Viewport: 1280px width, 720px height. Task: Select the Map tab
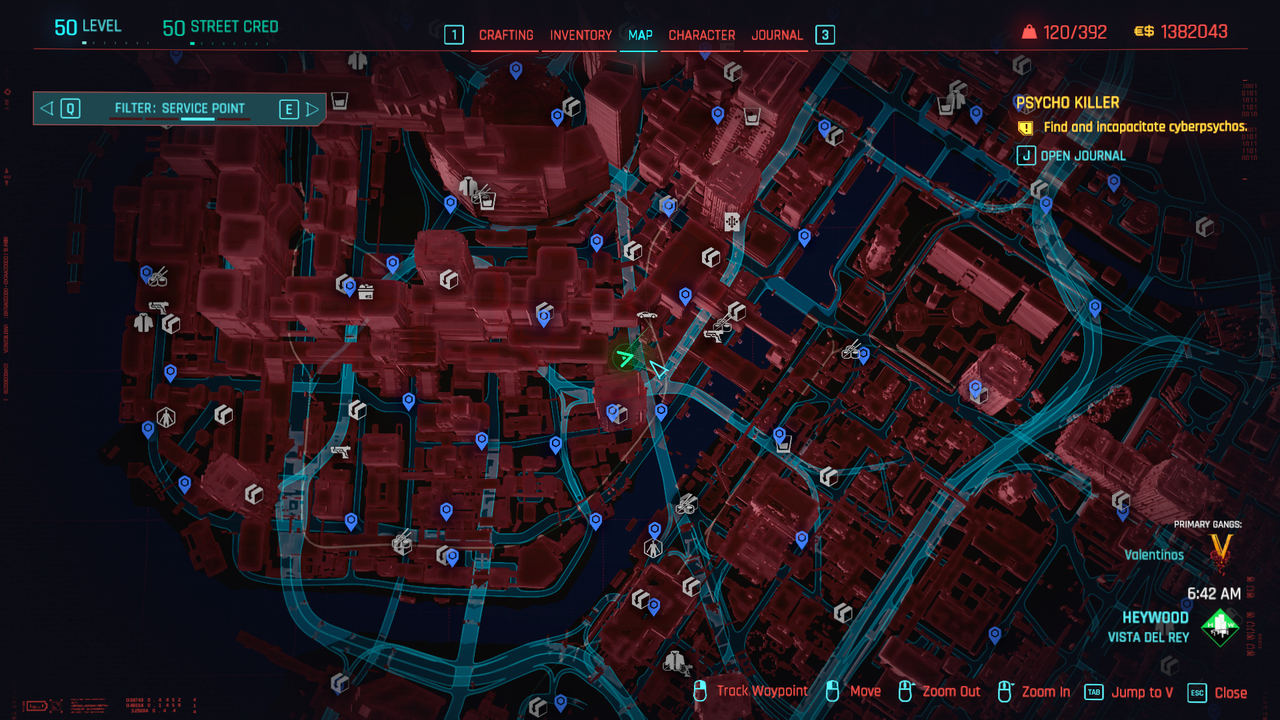tap(640, 35)
